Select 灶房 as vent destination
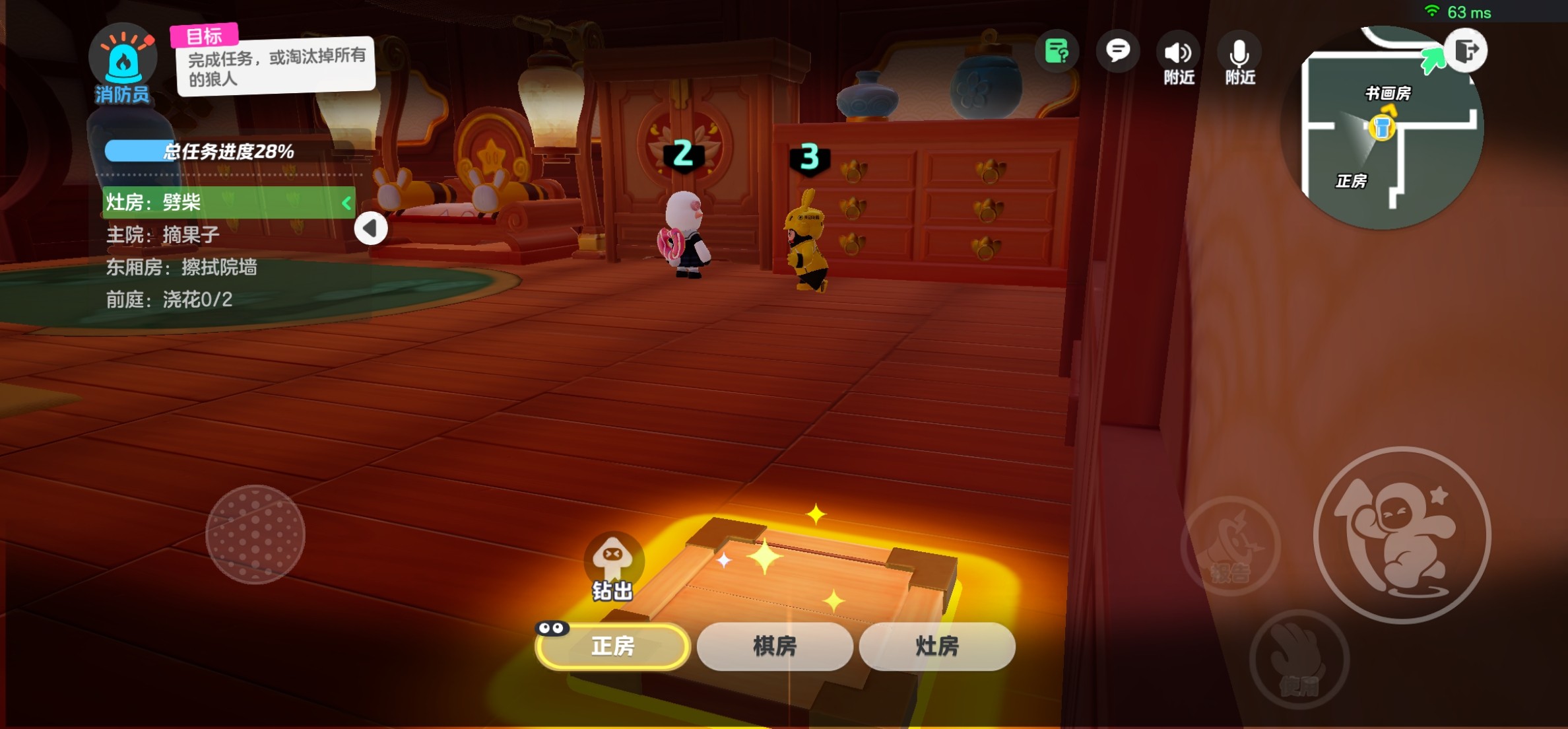 [937, 646]
